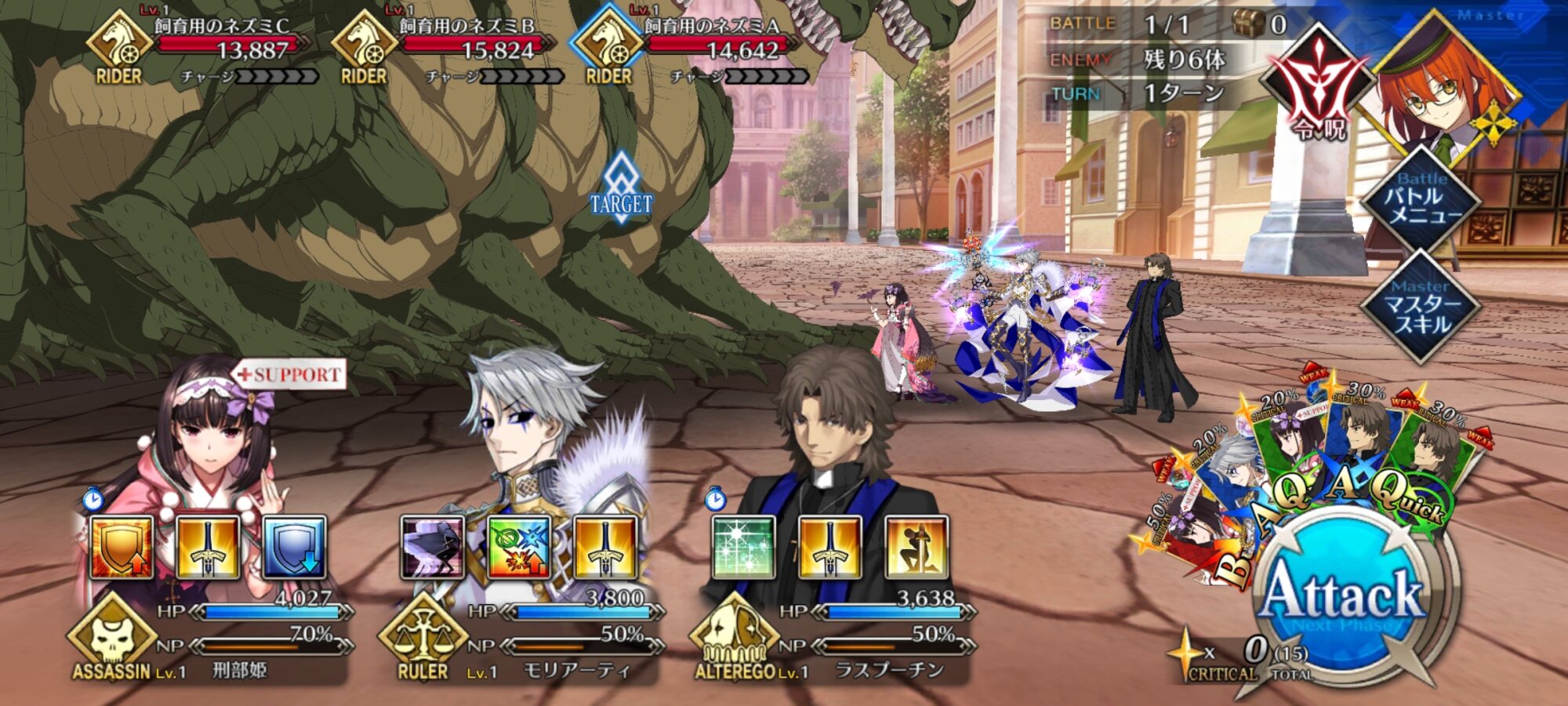Screen dimensions: 1568x706
Task: Use Moriarty's golden sword skill
Action: pyautogui.click(x=604, y=548)
